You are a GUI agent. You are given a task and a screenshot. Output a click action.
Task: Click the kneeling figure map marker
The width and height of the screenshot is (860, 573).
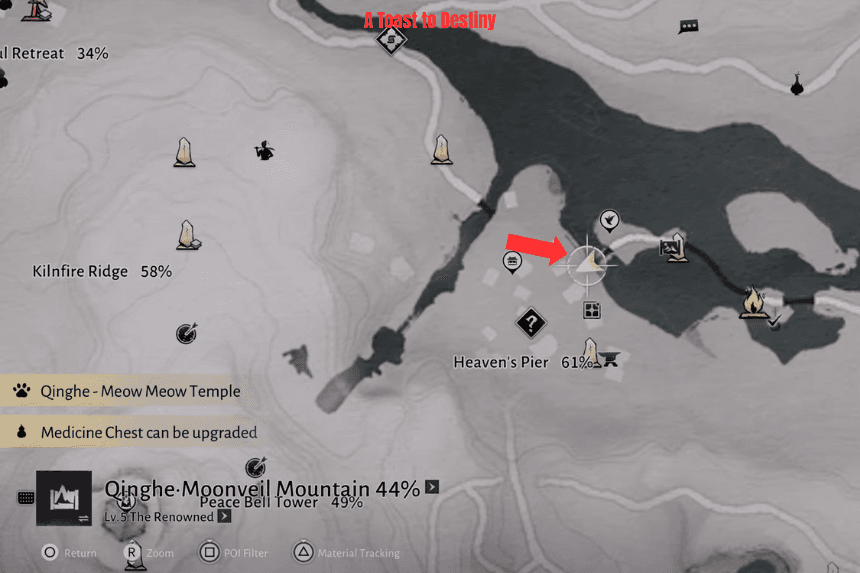264,151
